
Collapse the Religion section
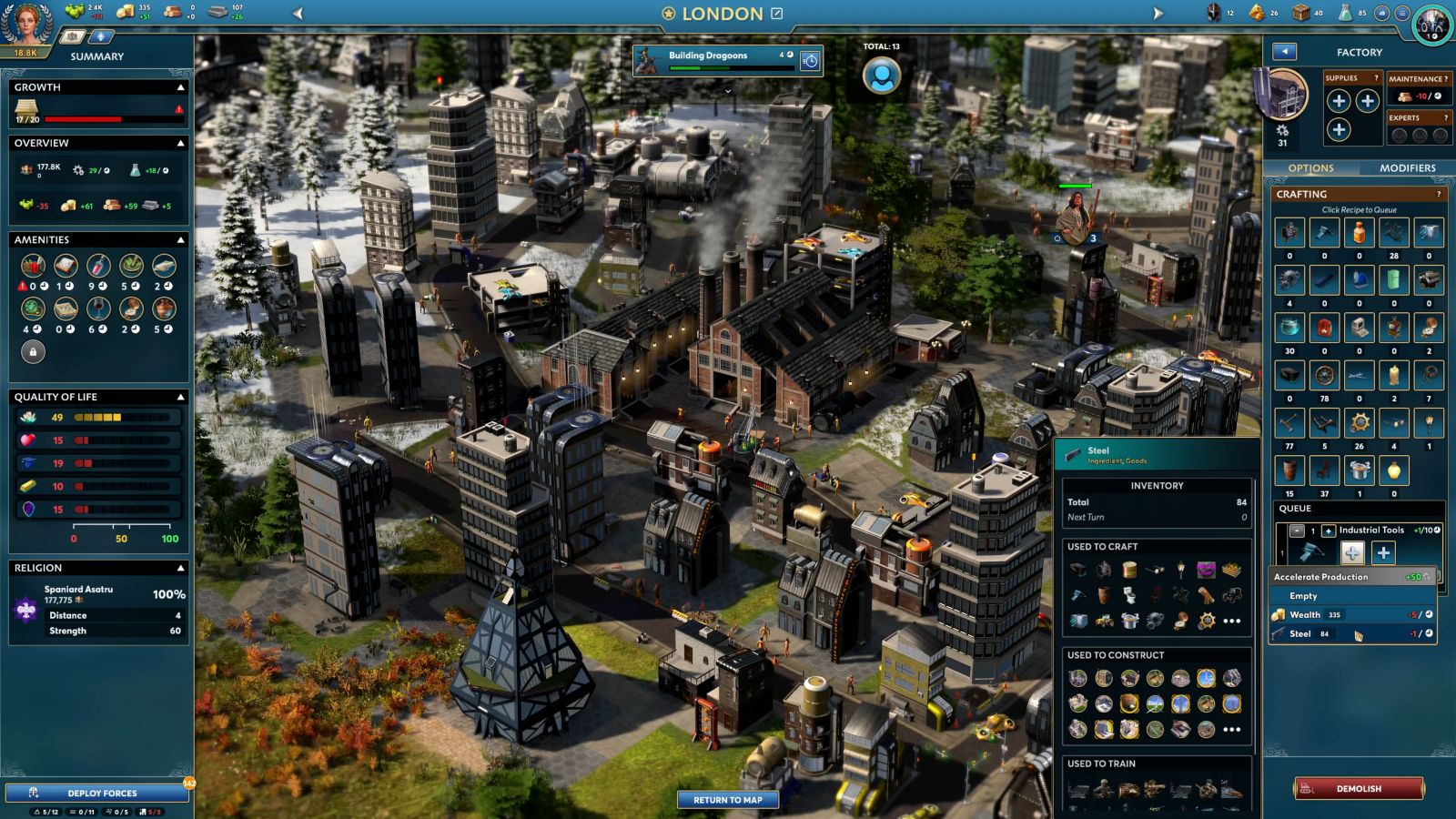tap(180, 568)
